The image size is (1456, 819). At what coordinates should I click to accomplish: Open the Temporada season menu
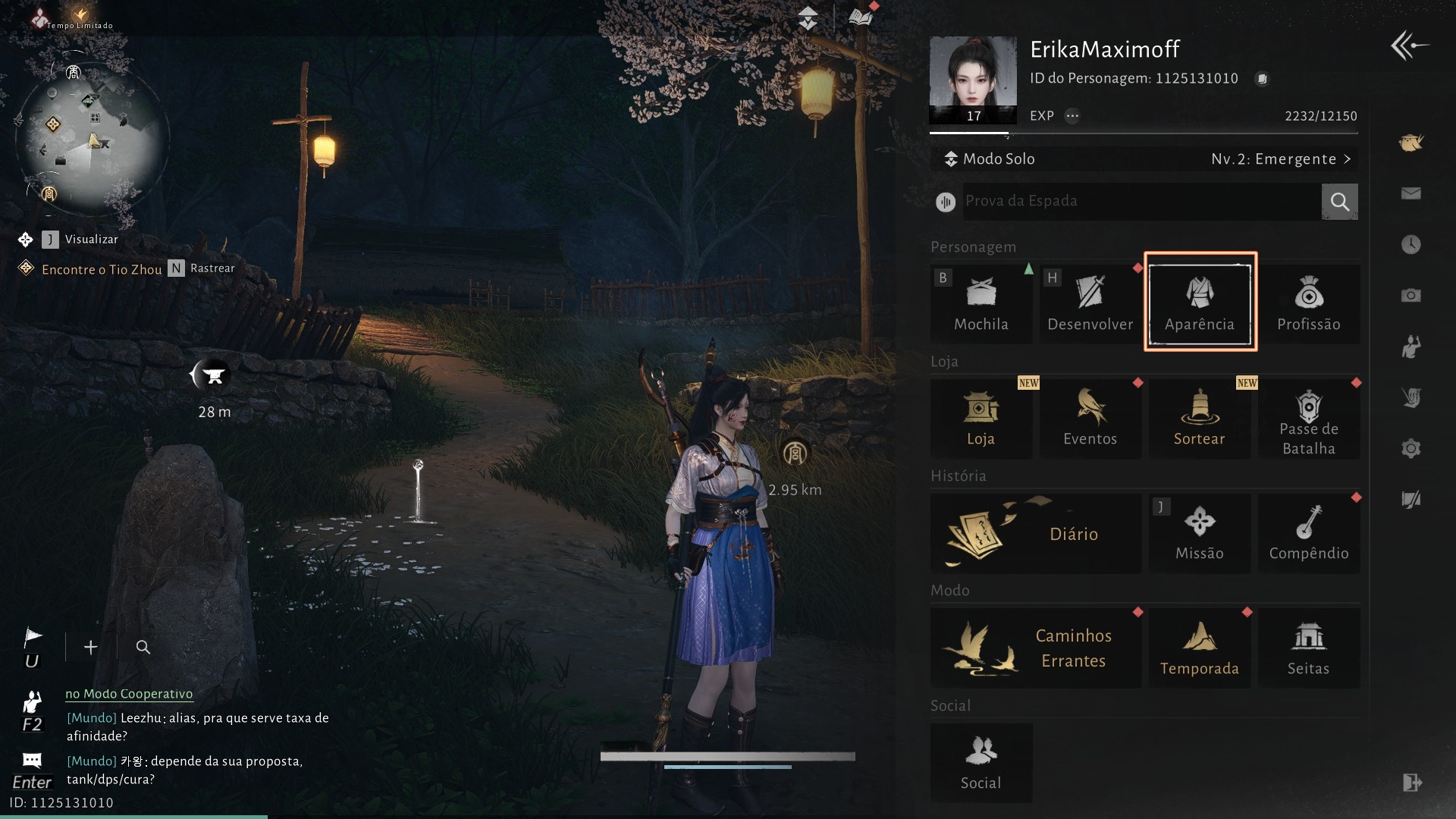pos(1199,648)
